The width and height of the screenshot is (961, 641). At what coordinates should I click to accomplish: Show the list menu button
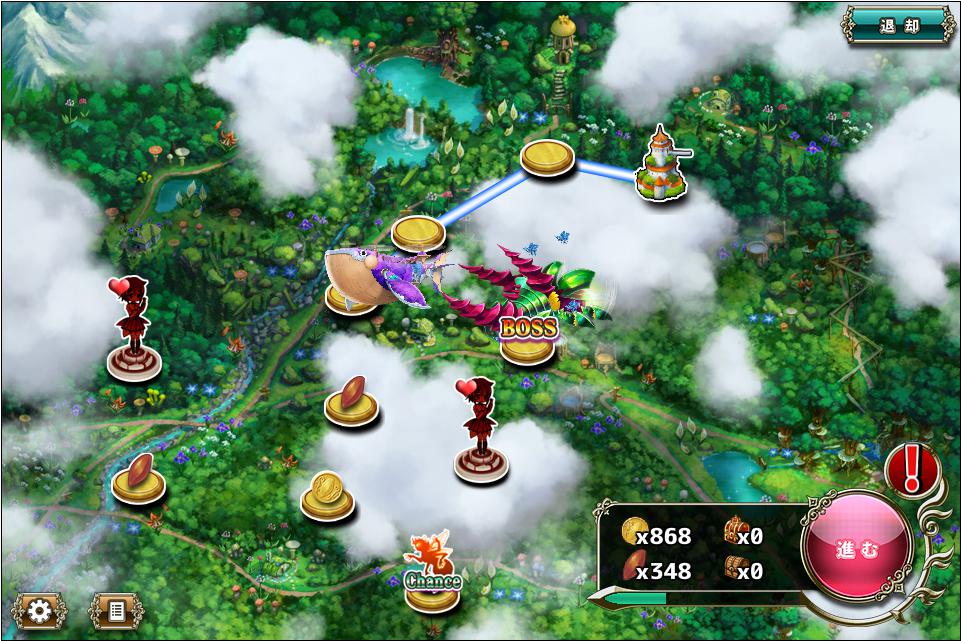(x=116, y=611)
